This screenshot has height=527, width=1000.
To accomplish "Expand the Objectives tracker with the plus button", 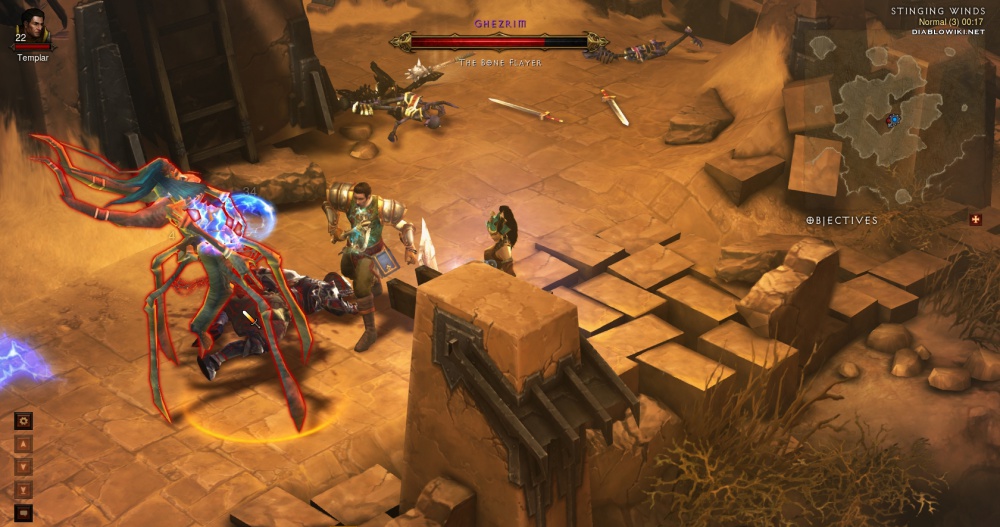I will coord(975,220).
